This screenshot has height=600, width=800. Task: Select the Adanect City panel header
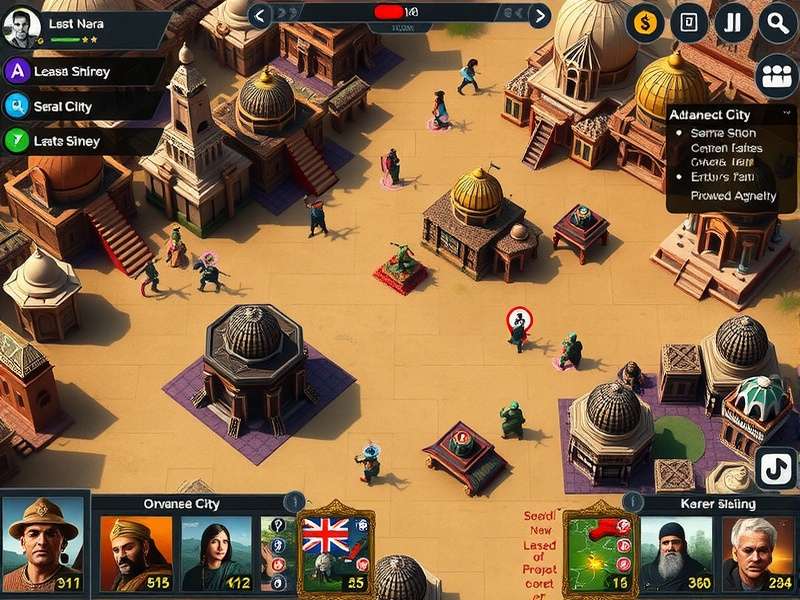point(724,114)
